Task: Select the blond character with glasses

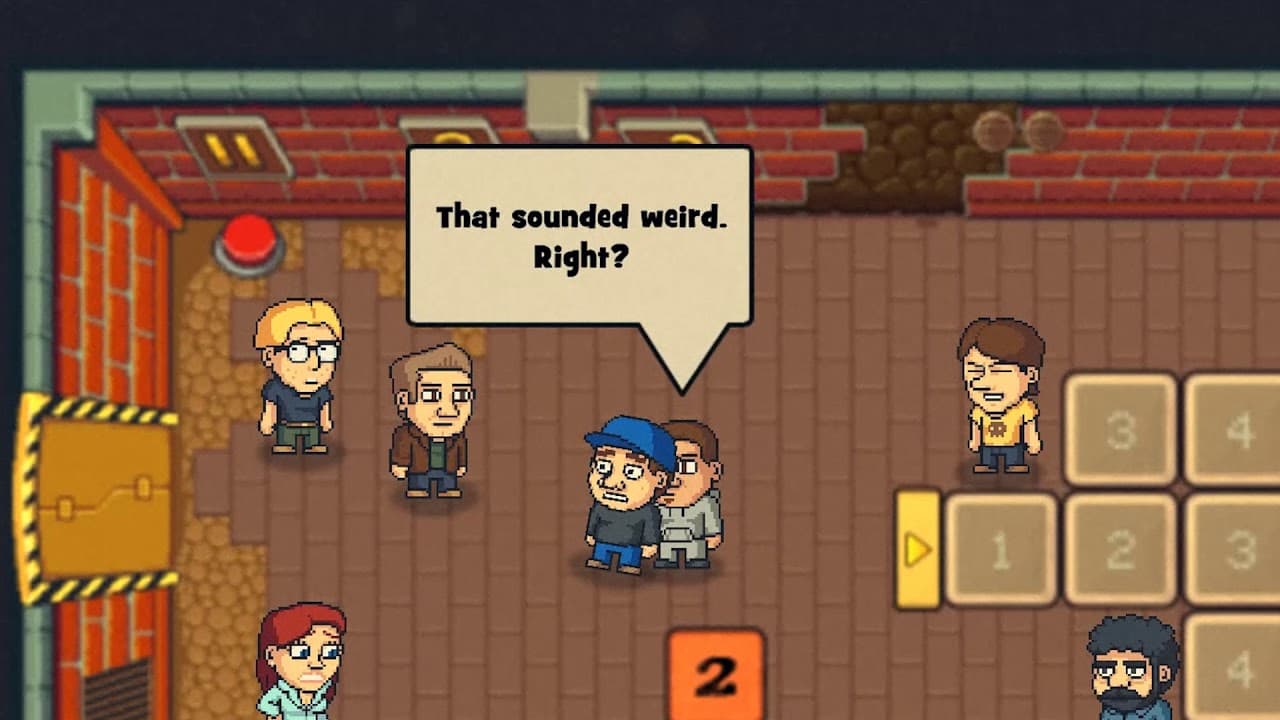Action: [x=295, y=380]
